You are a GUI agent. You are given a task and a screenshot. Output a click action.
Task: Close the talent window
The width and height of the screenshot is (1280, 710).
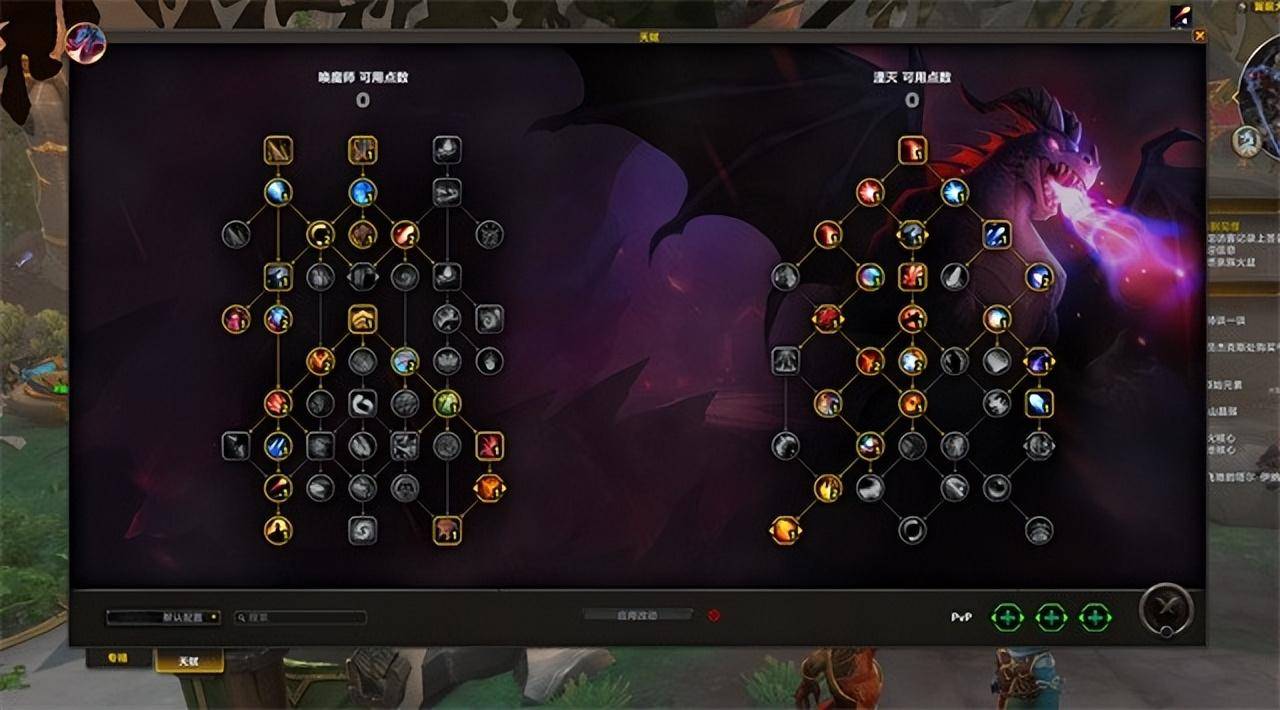(1200, 36)
